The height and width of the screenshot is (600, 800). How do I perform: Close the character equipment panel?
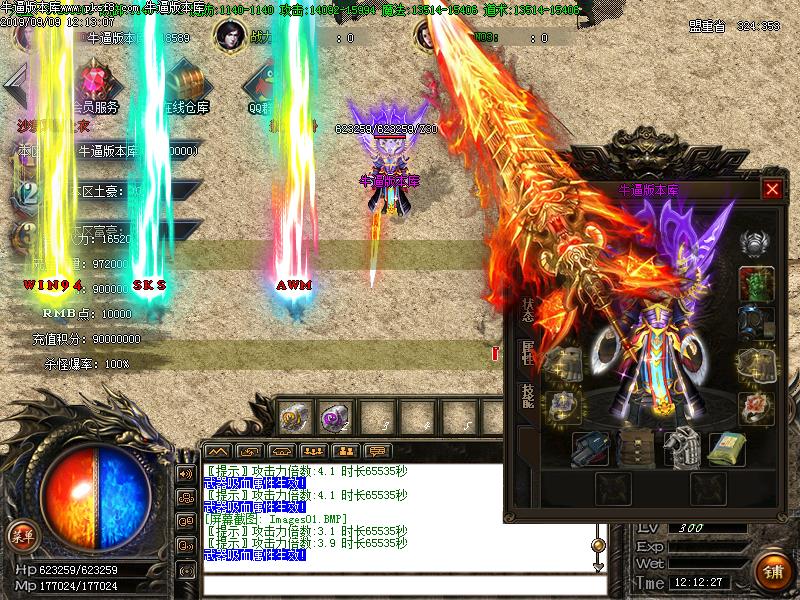[x=771, y=189]
